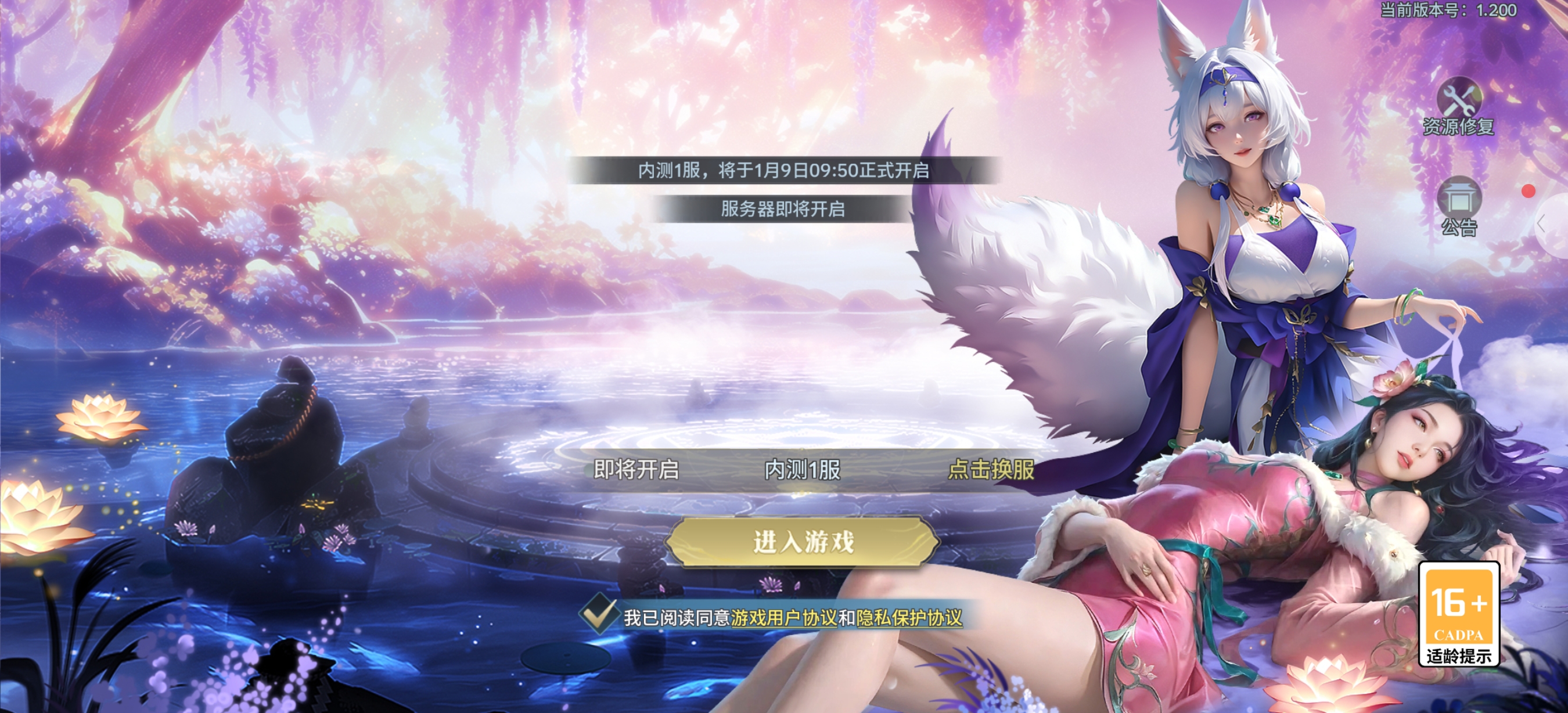
Task: Open server list via 点击换服
Action: pos(991,470)
